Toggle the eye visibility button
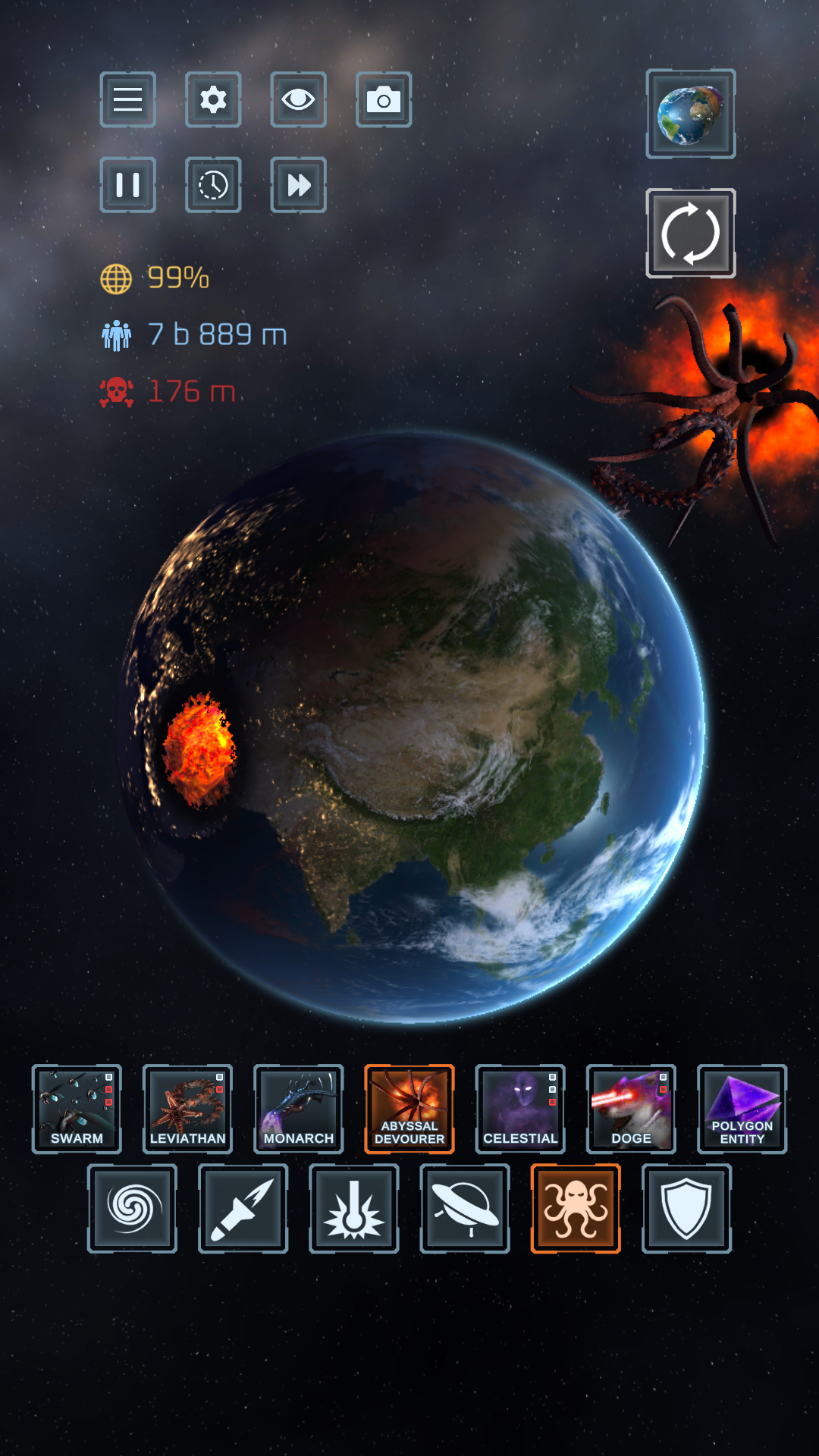This screenshot has height=1456, width=819. point(298,99)
